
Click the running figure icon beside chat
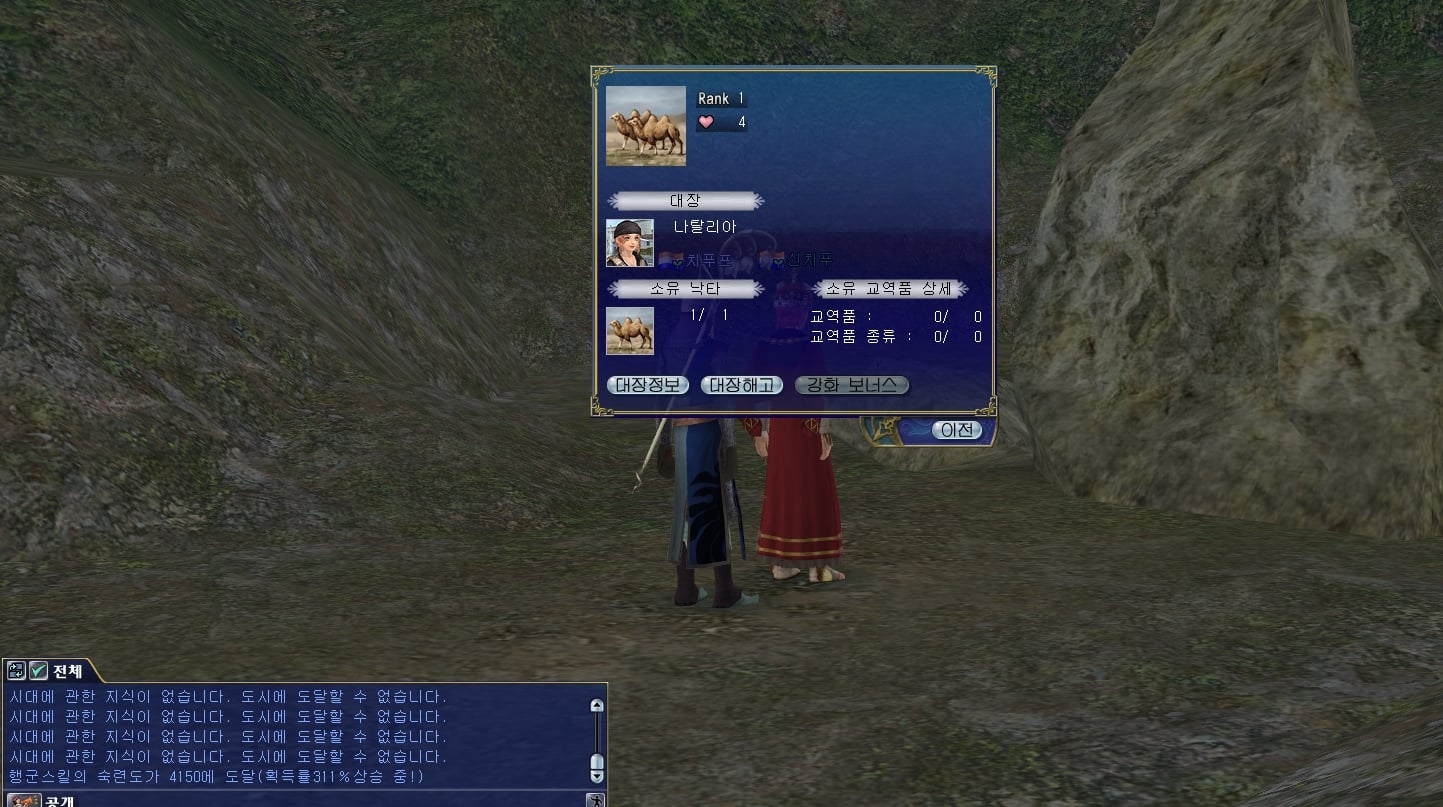pos(595,801)
